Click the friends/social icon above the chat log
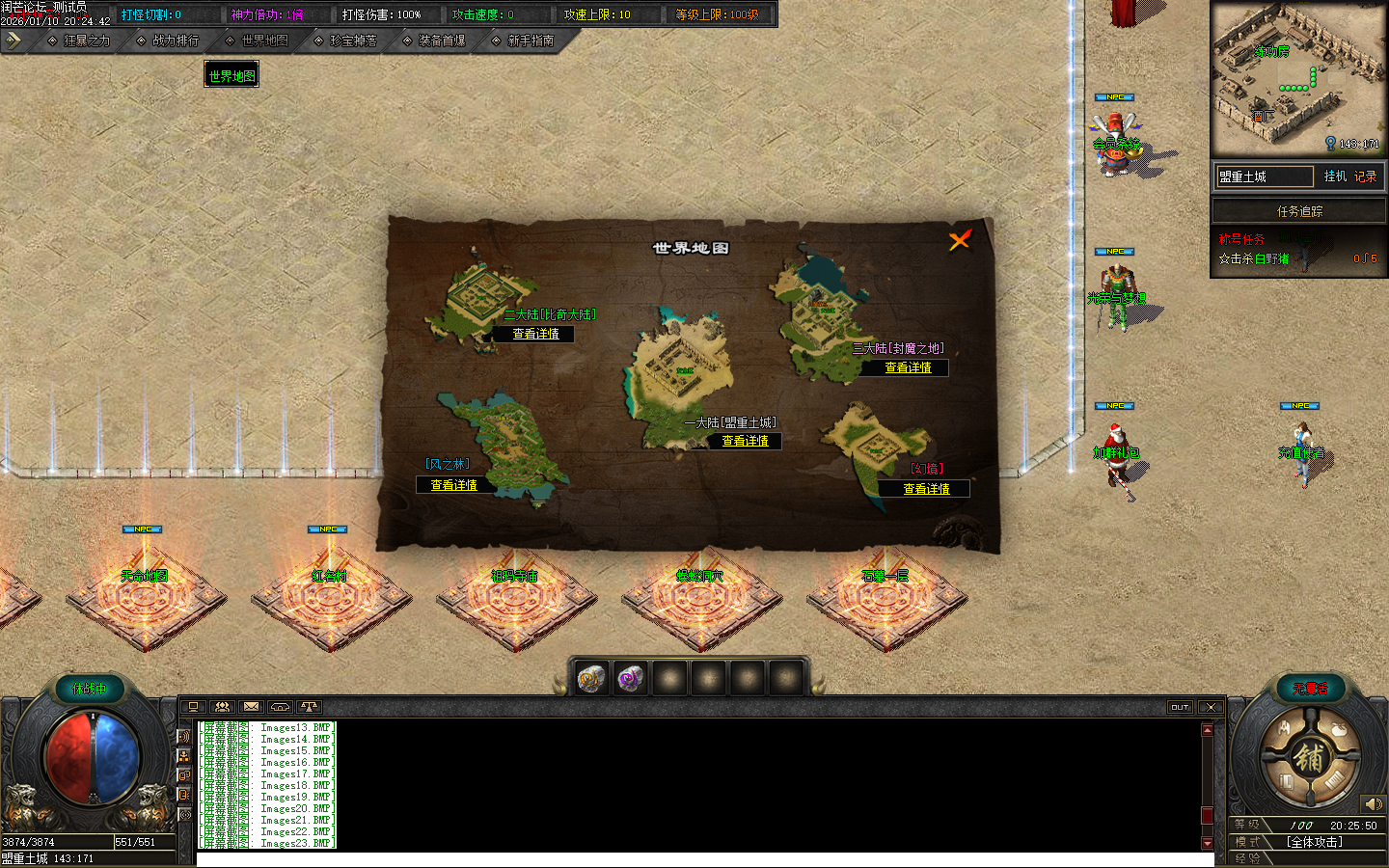The image size is (1389, 868). coord(222,707)
